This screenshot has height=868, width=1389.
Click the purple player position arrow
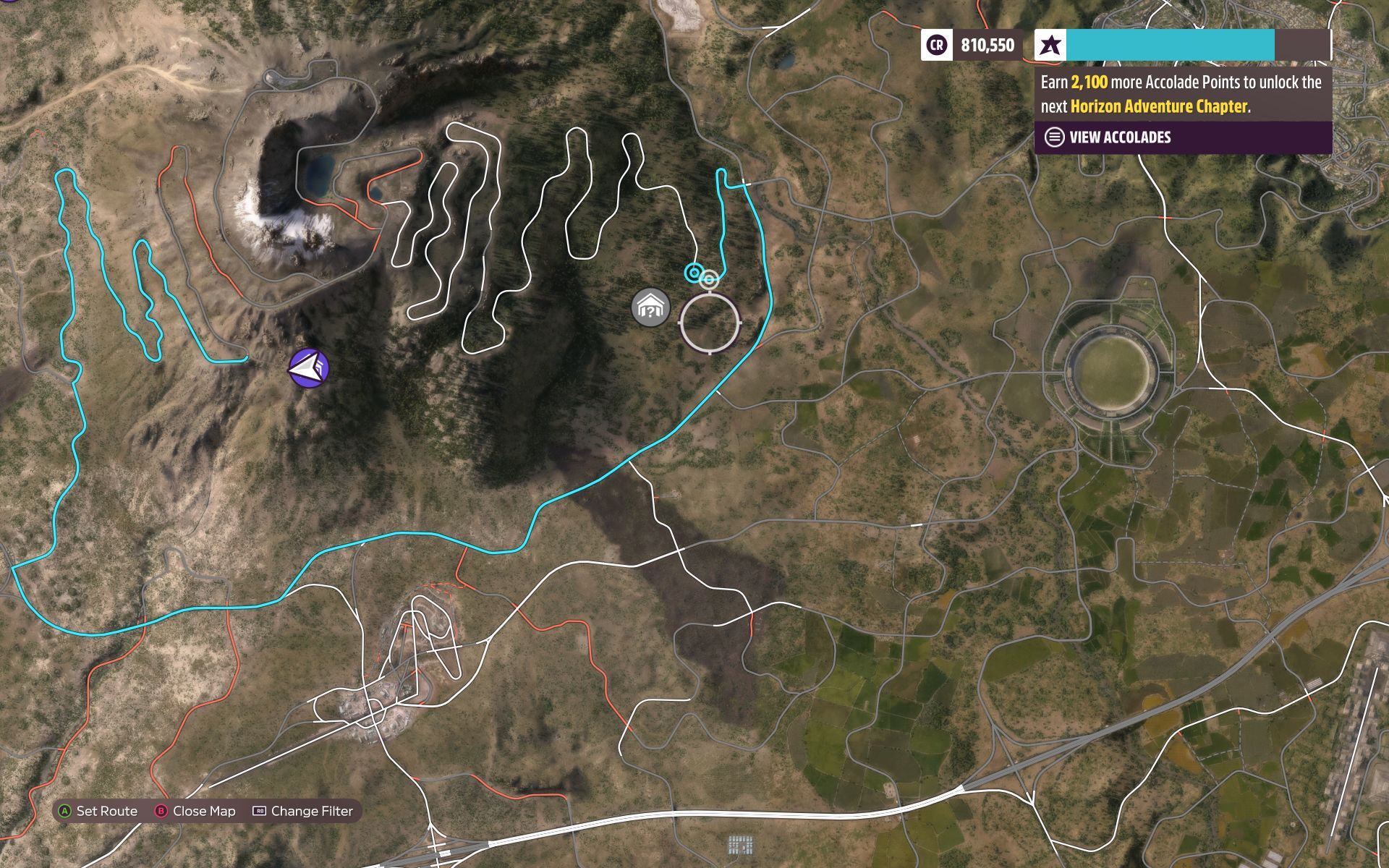[310, 369]
